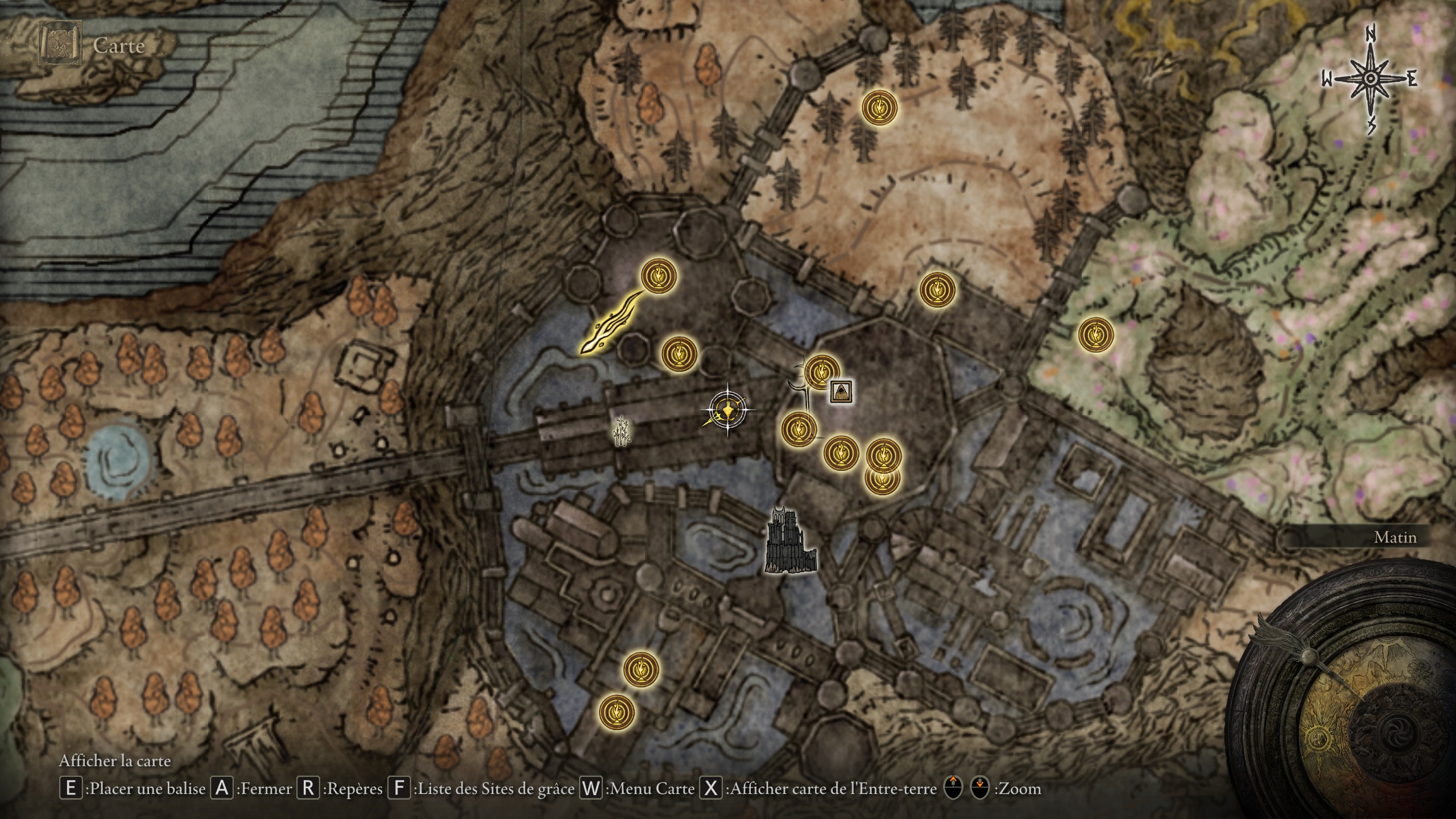Select the grace site on the flowery eastern plateau
Viewport: 1456px width, 819px height.
pyautogui.click(x=1096, y=335)
